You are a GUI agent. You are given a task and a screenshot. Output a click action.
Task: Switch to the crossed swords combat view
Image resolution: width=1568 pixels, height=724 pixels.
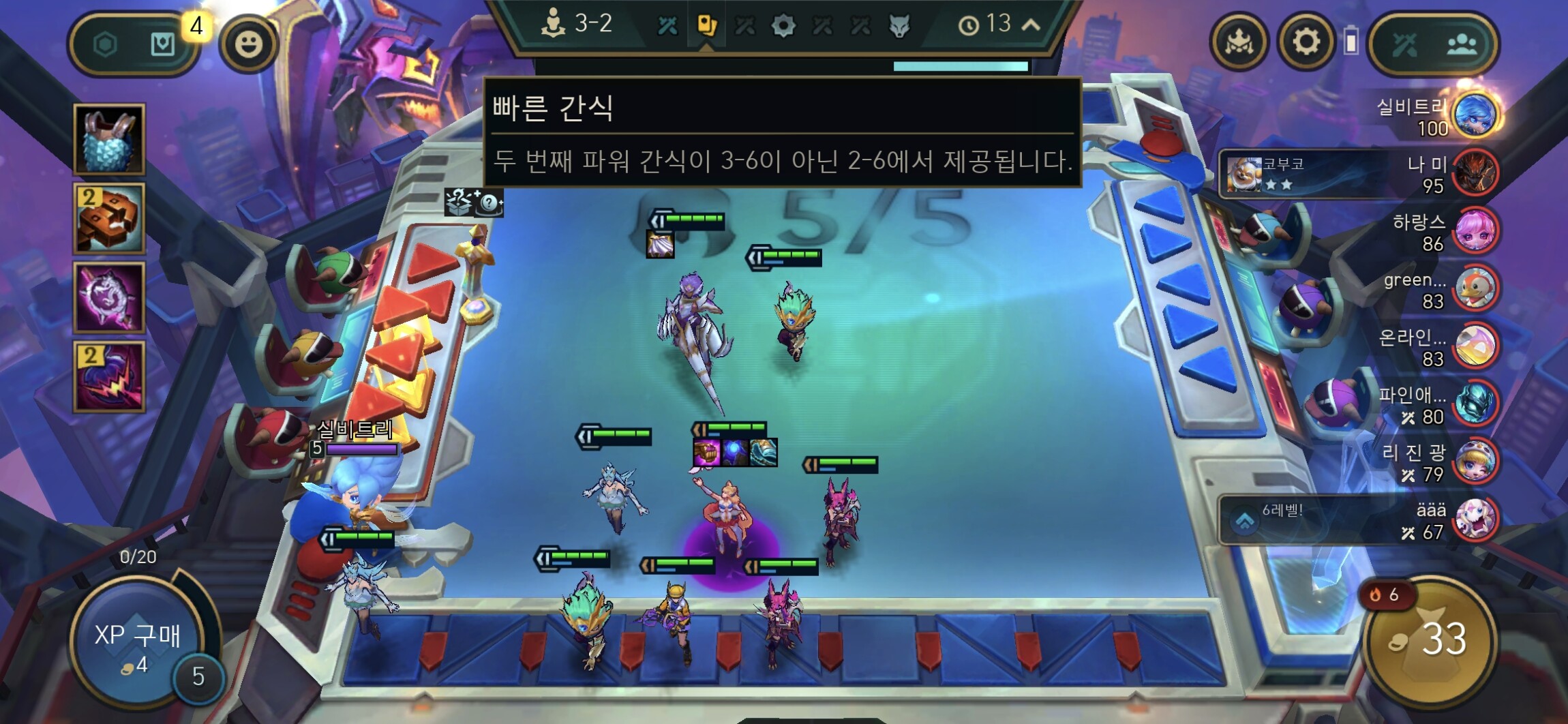1404,45
